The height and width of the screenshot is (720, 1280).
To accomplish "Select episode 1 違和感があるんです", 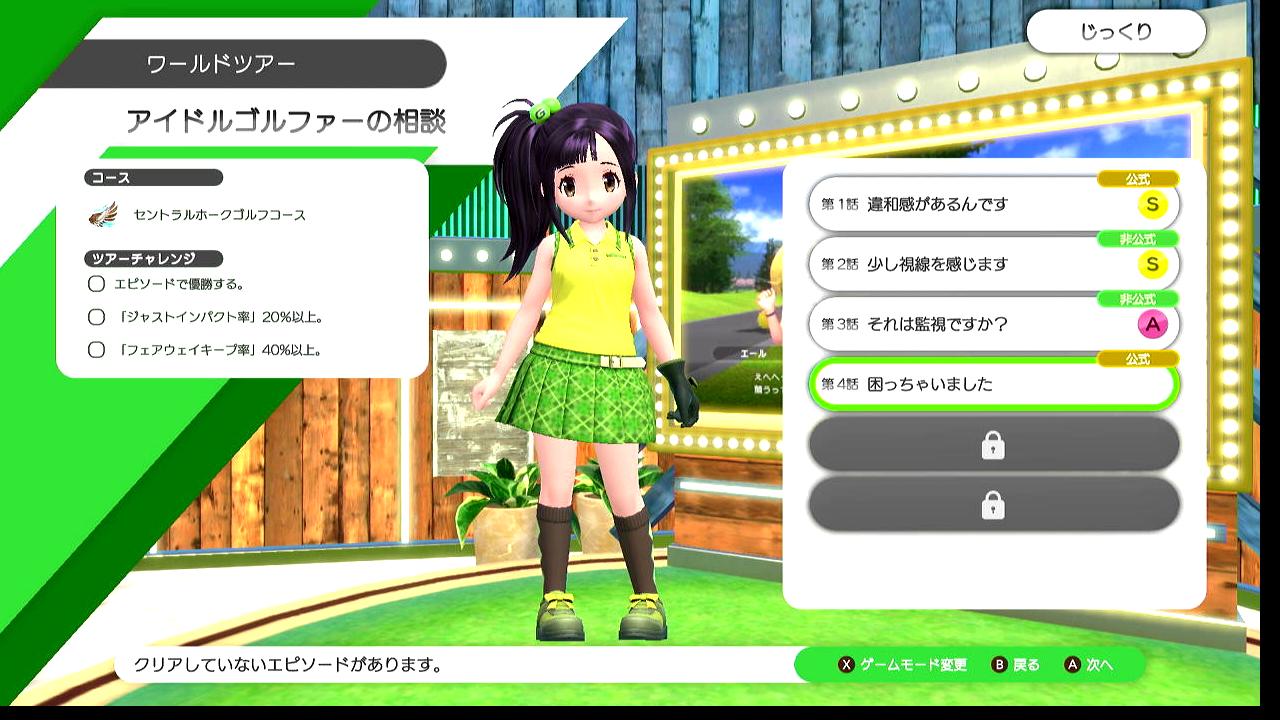I will point(992,205).
